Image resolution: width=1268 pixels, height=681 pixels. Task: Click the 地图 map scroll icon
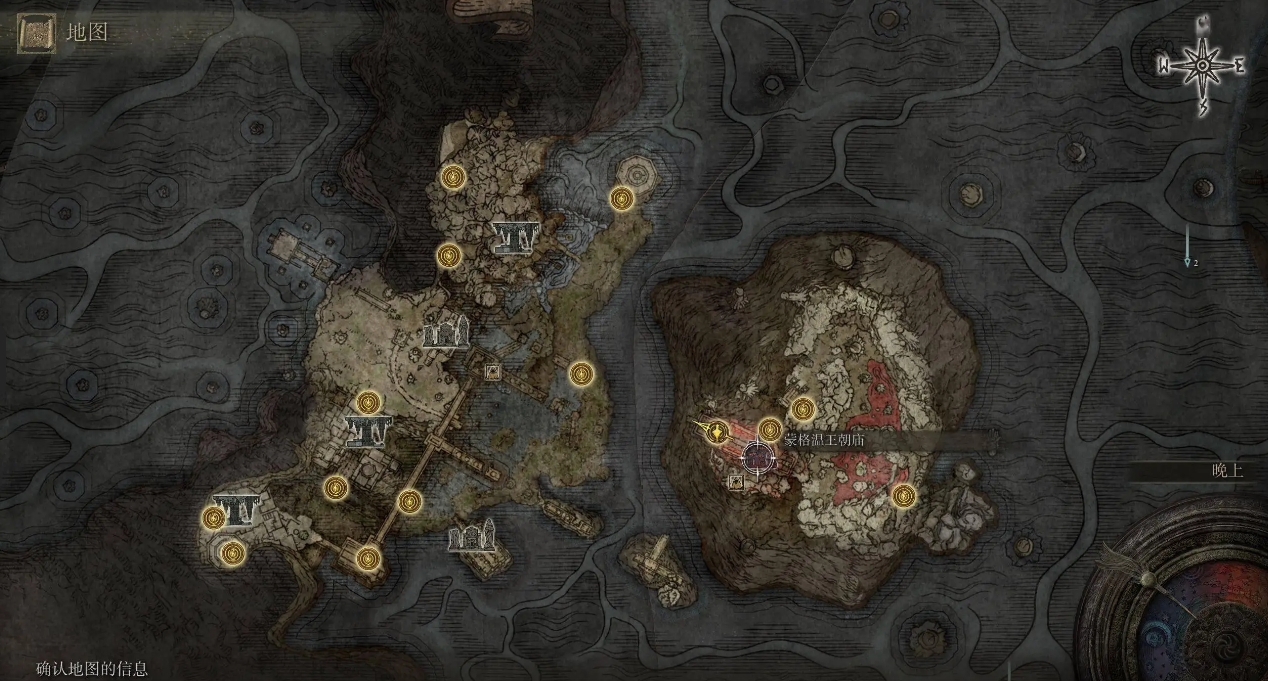37,33
